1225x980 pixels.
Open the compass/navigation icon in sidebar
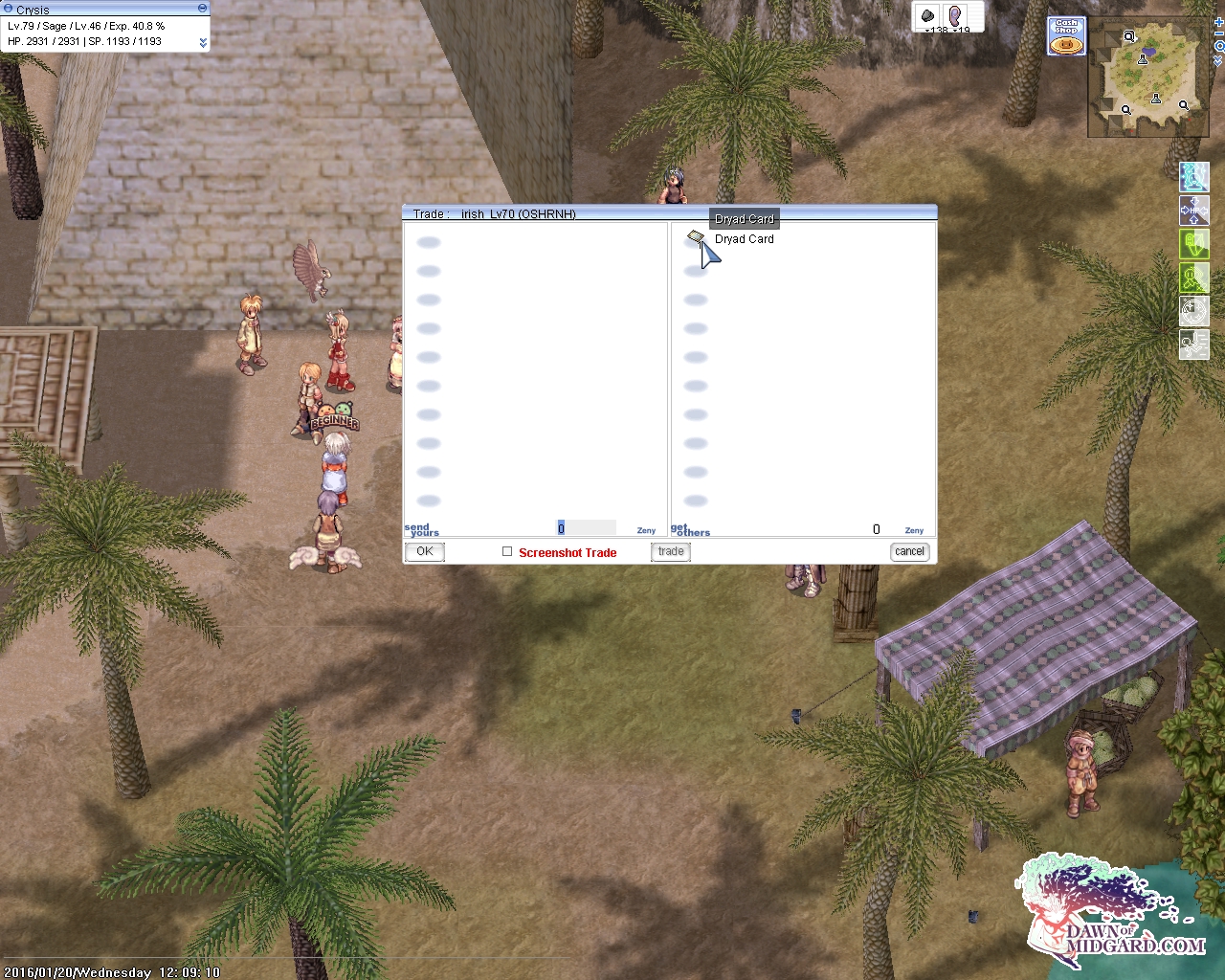click(x=1193, y=310)
